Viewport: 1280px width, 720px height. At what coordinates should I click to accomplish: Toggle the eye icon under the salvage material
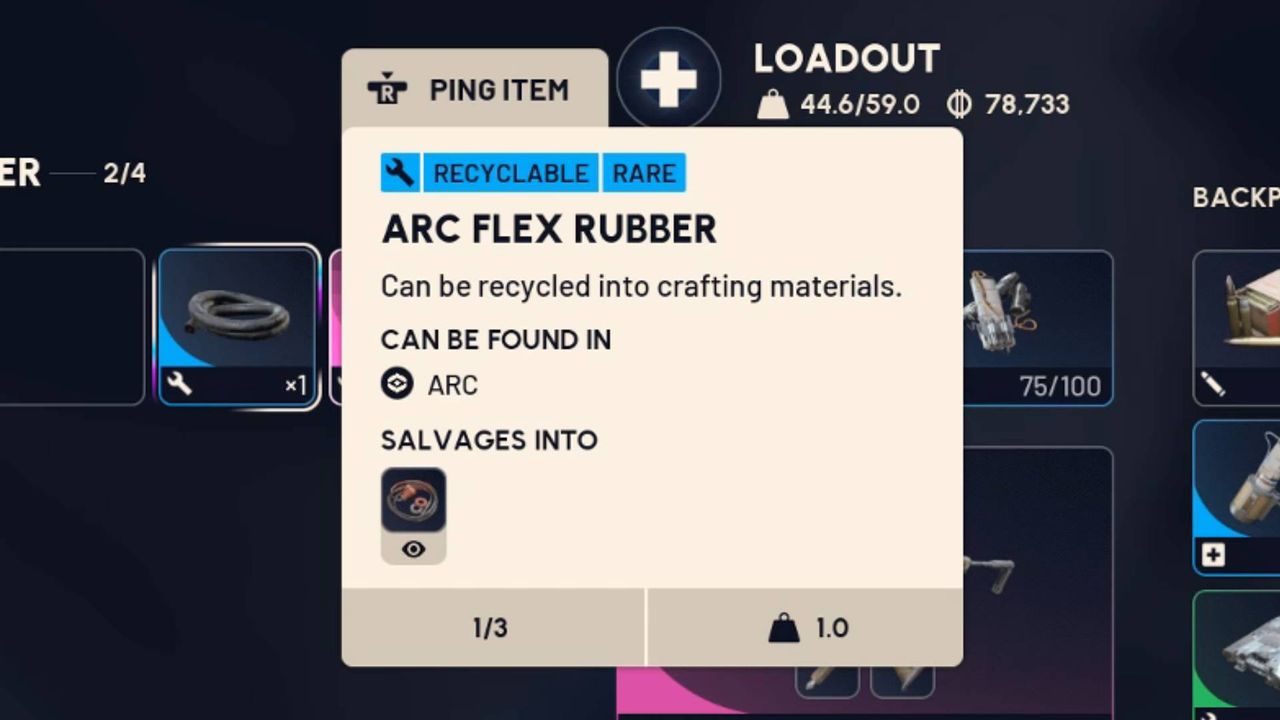413,548
